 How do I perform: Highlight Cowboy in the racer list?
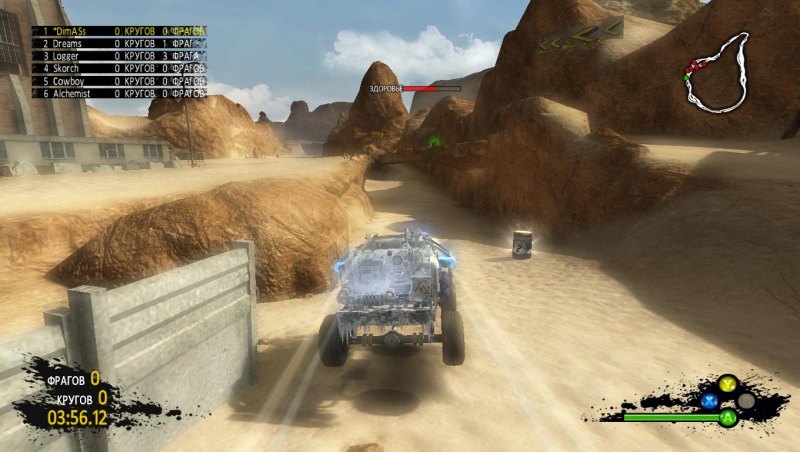tap(120, 80)
